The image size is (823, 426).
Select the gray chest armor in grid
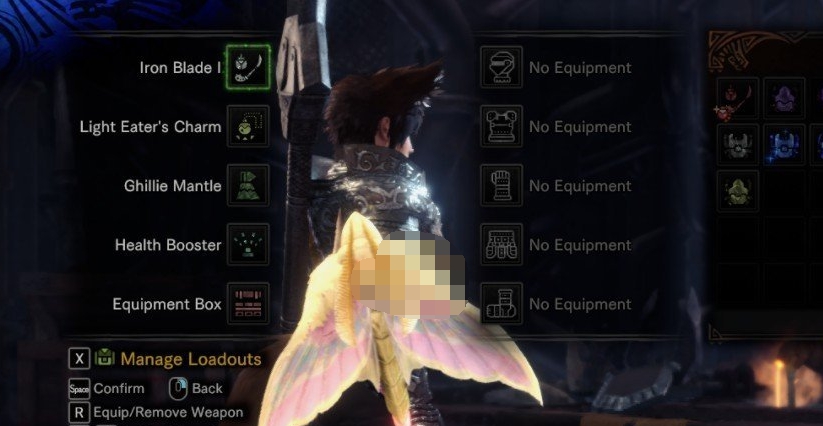click(x=737, y=145)
